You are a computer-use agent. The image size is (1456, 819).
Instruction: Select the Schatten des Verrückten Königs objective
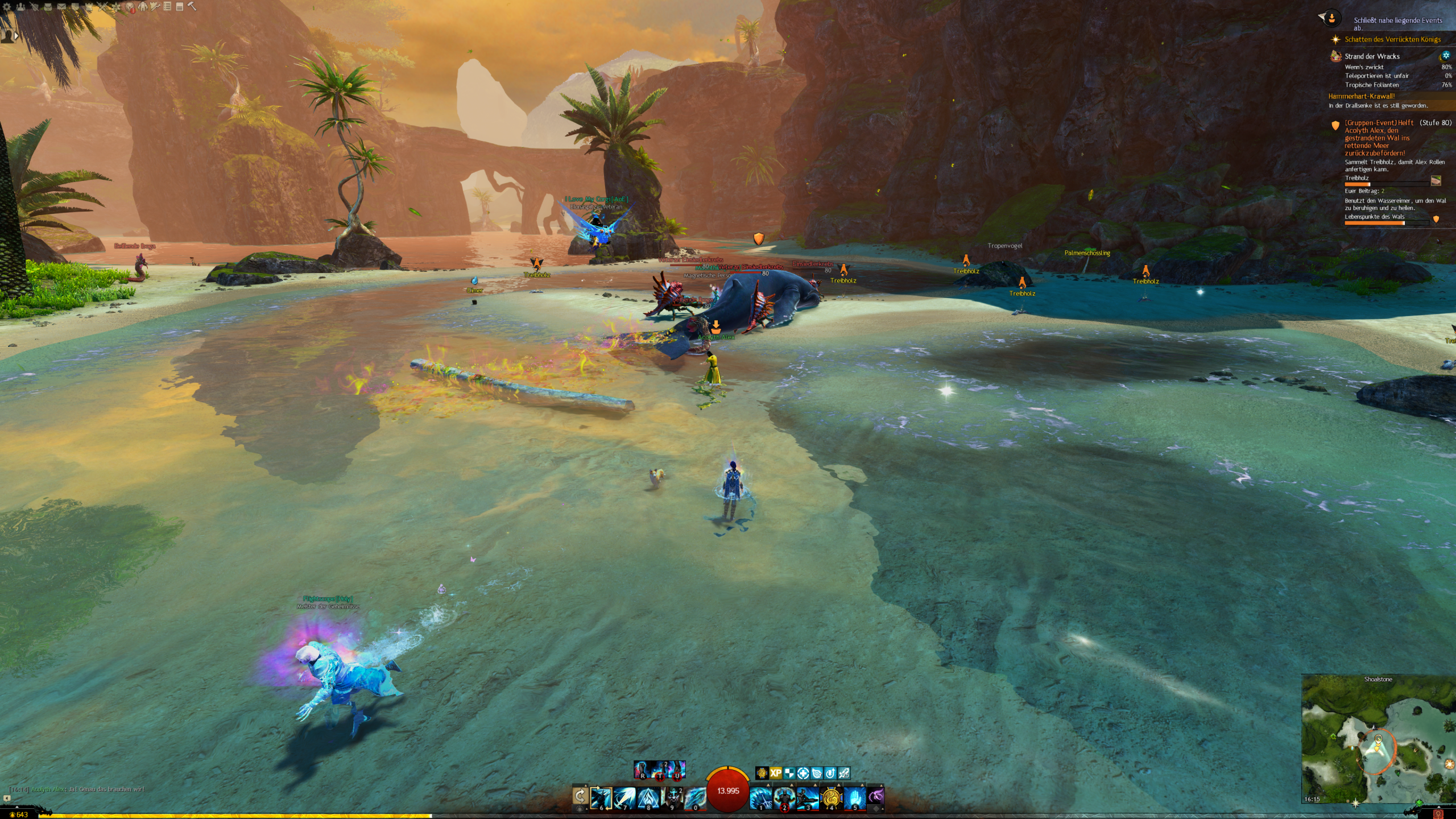(1392, 39)
